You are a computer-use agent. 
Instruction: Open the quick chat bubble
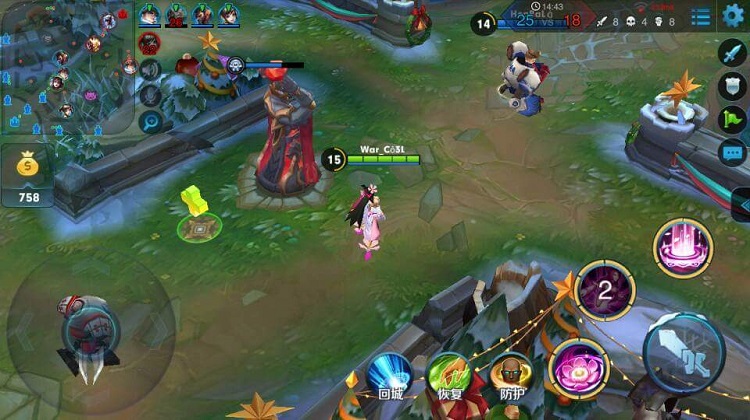733,153
